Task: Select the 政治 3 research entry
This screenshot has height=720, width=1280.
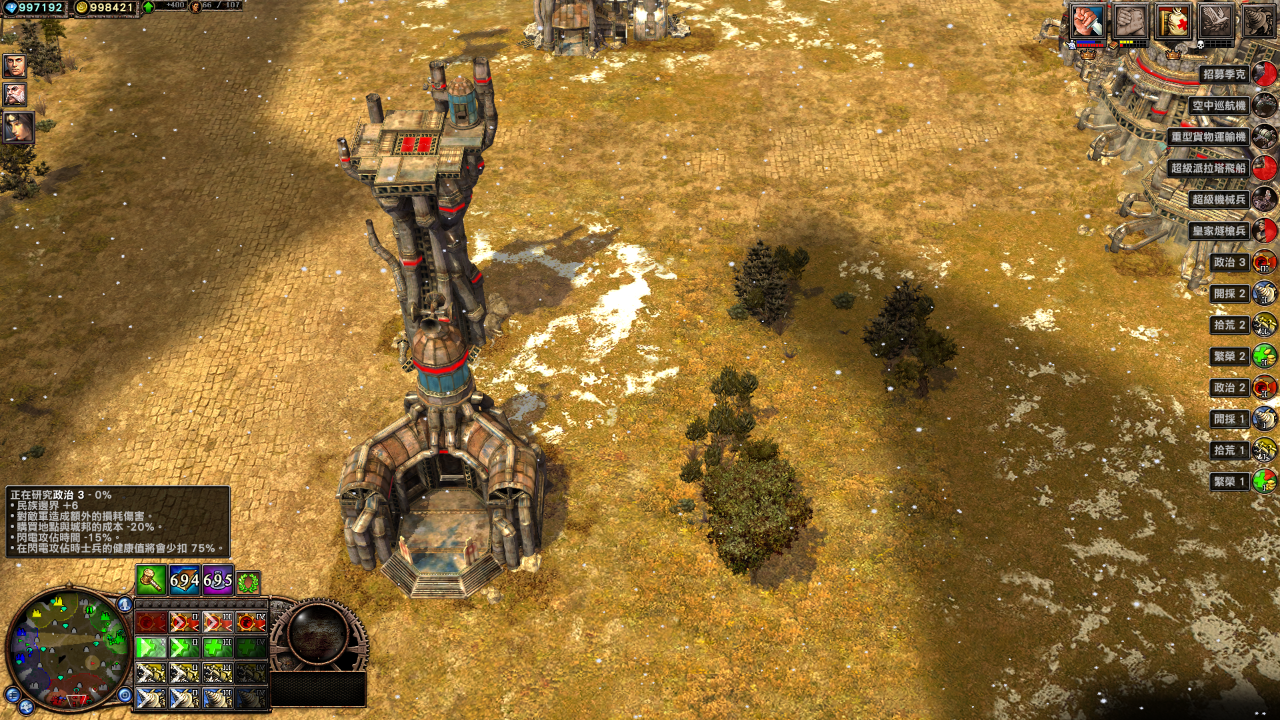Action: click(1229, 262)
